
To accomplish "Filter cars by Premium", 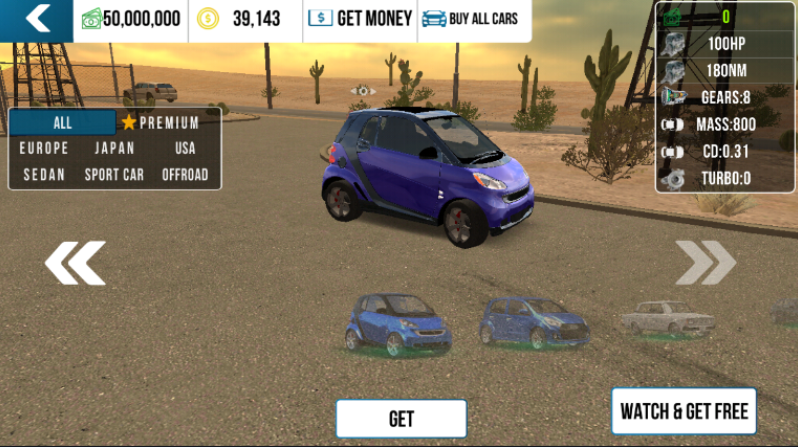I will (x=160, y=123).
